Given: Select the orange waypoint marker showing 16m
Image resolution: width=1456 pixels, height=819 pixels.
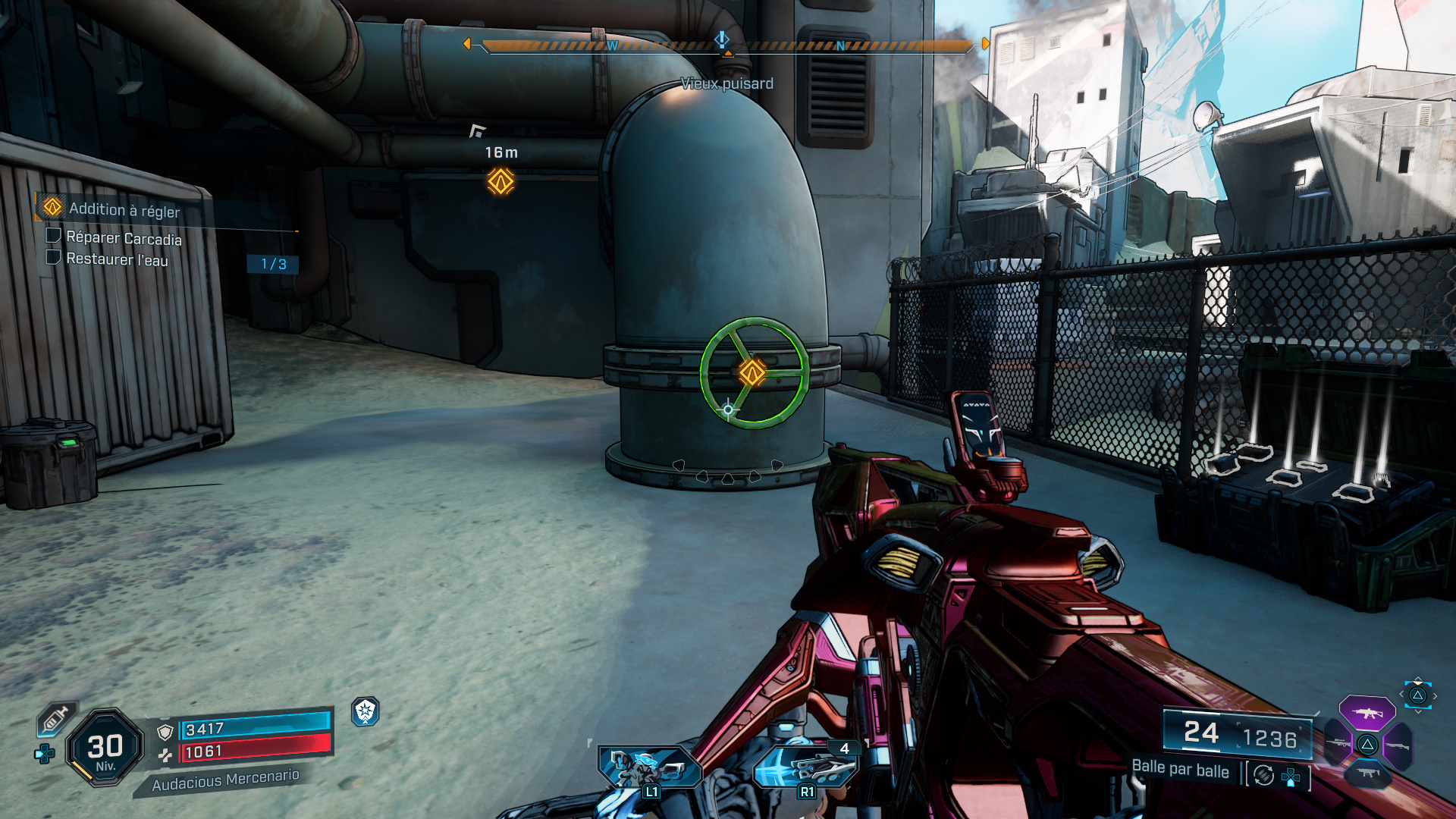Looking at the screenshot, I should click(500, 181).
